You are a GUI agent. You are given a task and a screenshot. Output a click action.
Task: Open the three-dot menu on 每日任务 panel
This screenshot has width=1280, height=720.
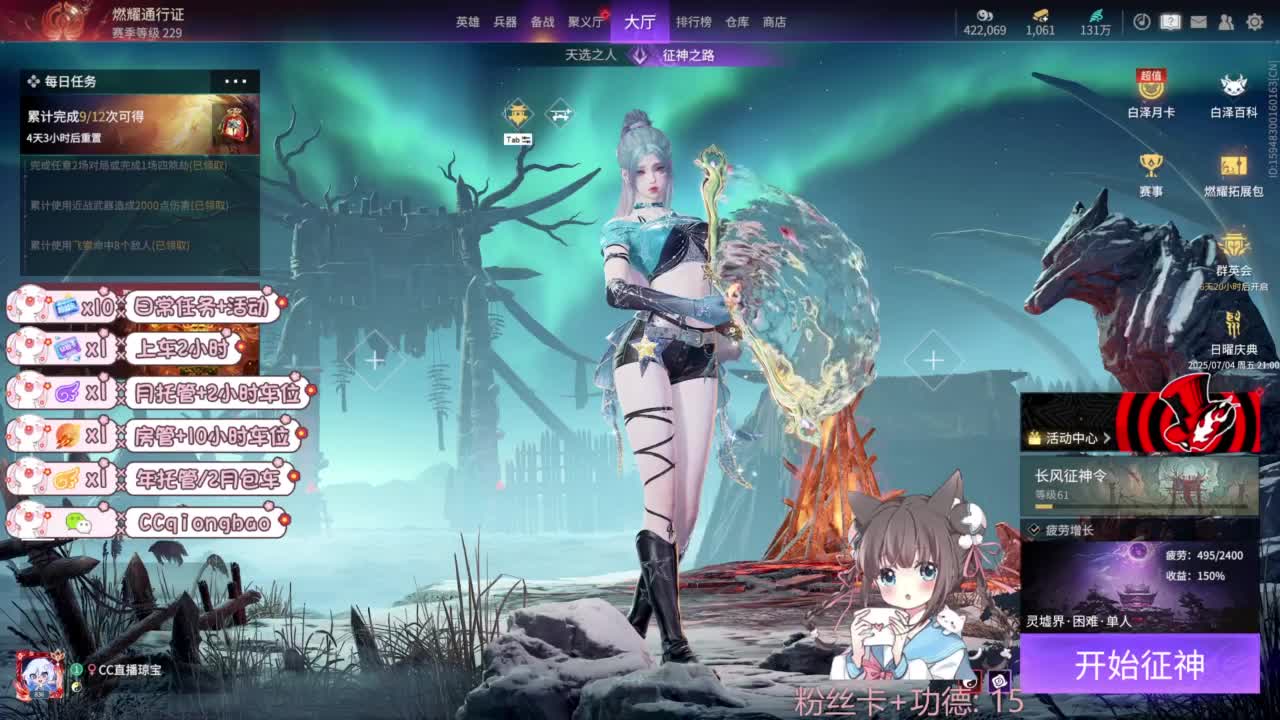coord(237,80)
